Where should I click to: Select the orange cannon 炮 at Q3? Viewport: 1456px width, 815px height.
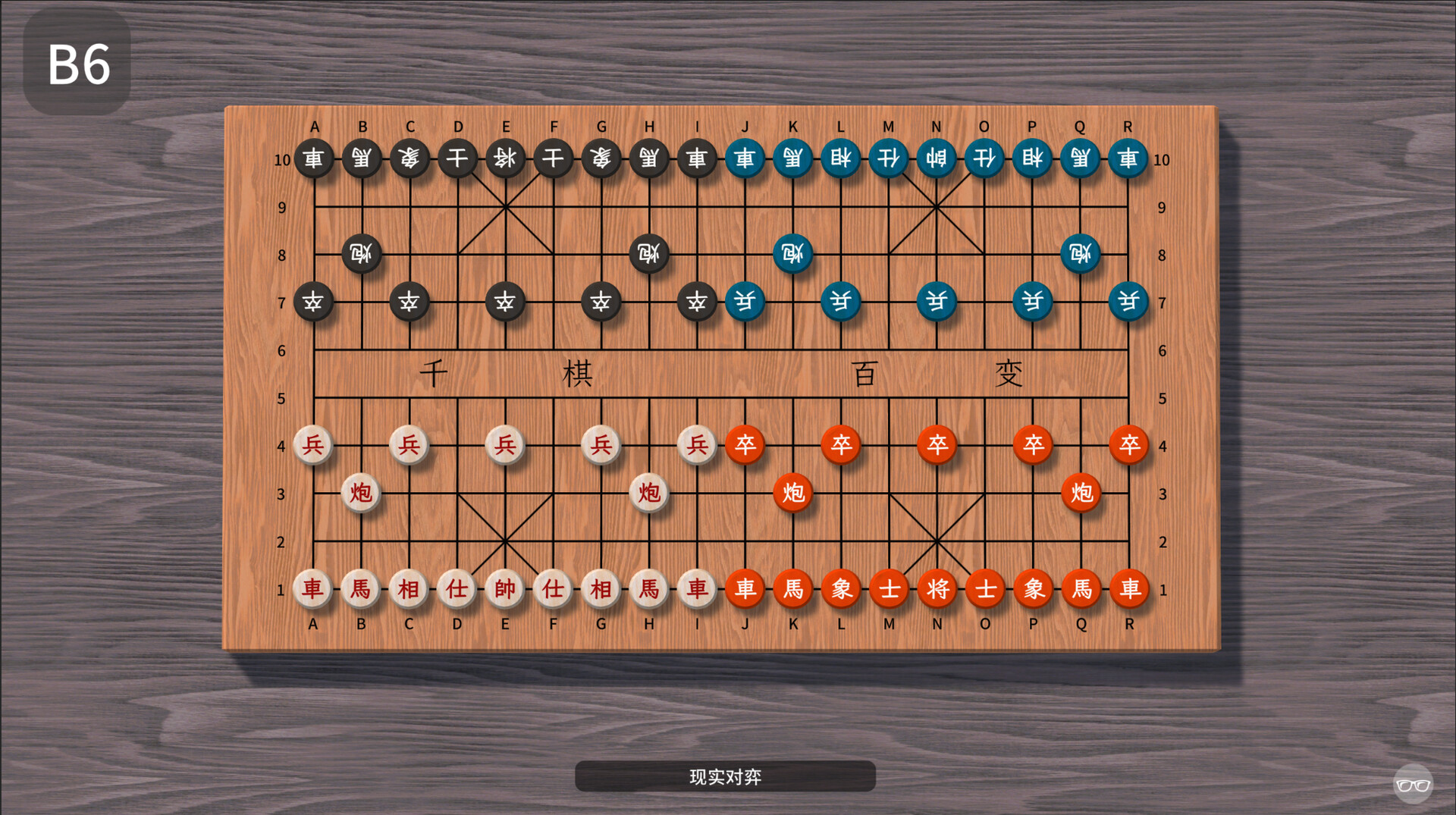(x=1081, y=493)
